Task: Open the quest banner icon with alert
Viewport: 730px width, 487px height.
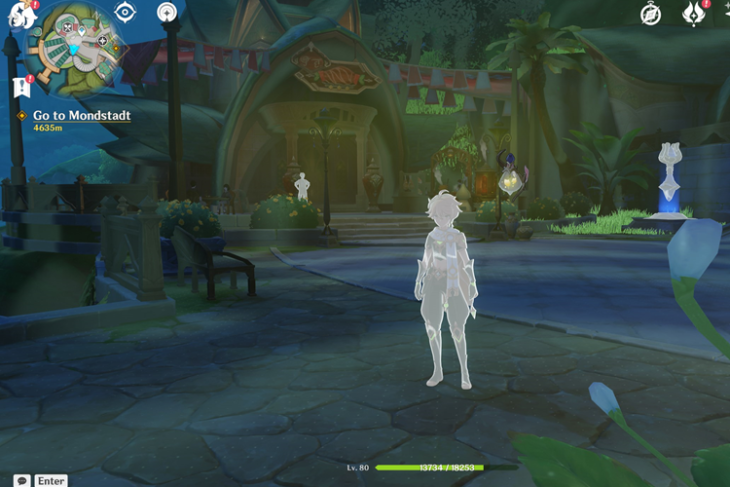Action: coord(21,88)
